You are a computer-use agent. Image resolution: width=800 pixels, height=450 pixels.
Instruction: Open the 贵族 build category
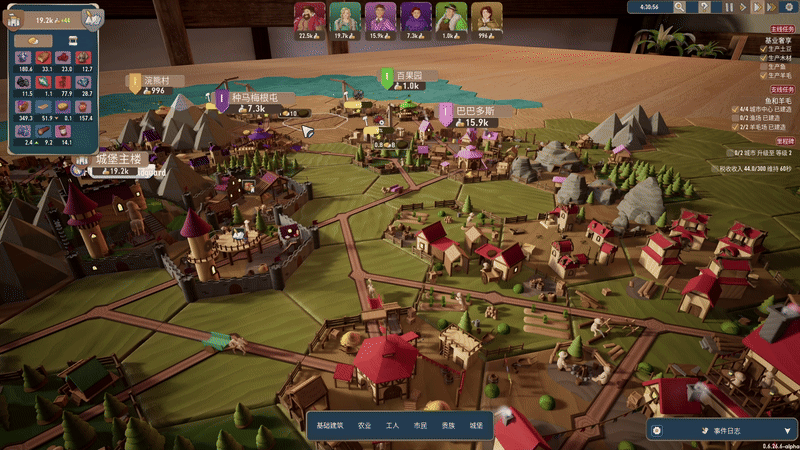pos(447,425)
